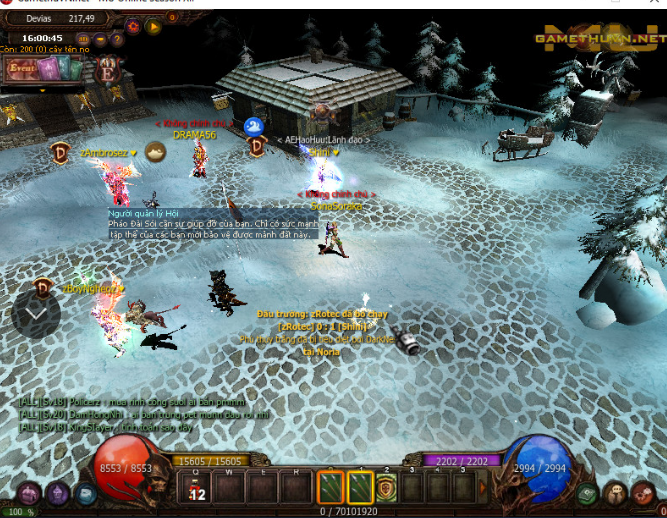Click the red round social icon
This screenshot has height=518, width=667.
tap(647, 493)
